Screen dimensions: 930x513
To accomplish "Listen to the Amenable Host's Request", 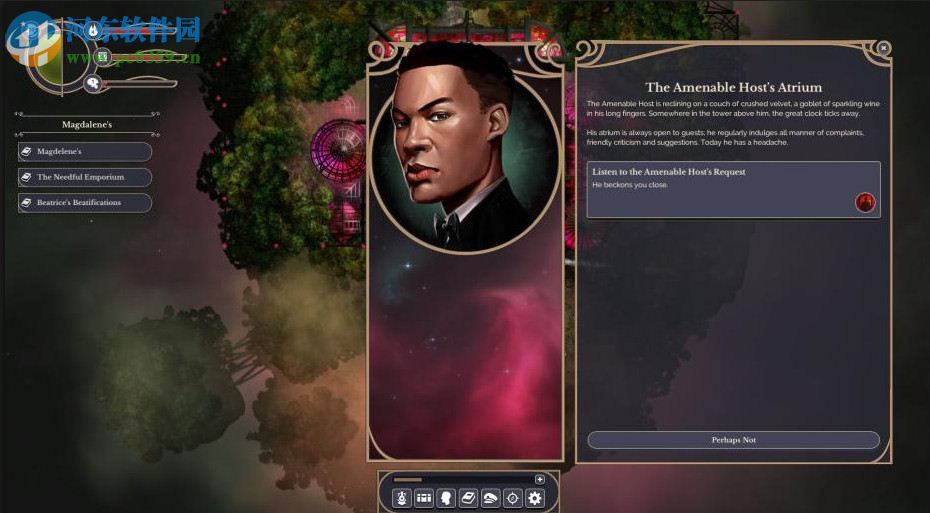I will click(x=733, y=189).
